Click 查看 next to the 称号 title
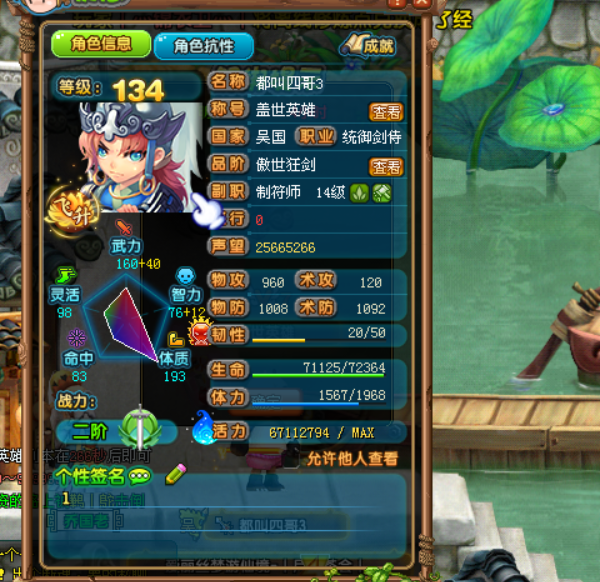Viewport: 600px width, 582px height. coord(386,113)
